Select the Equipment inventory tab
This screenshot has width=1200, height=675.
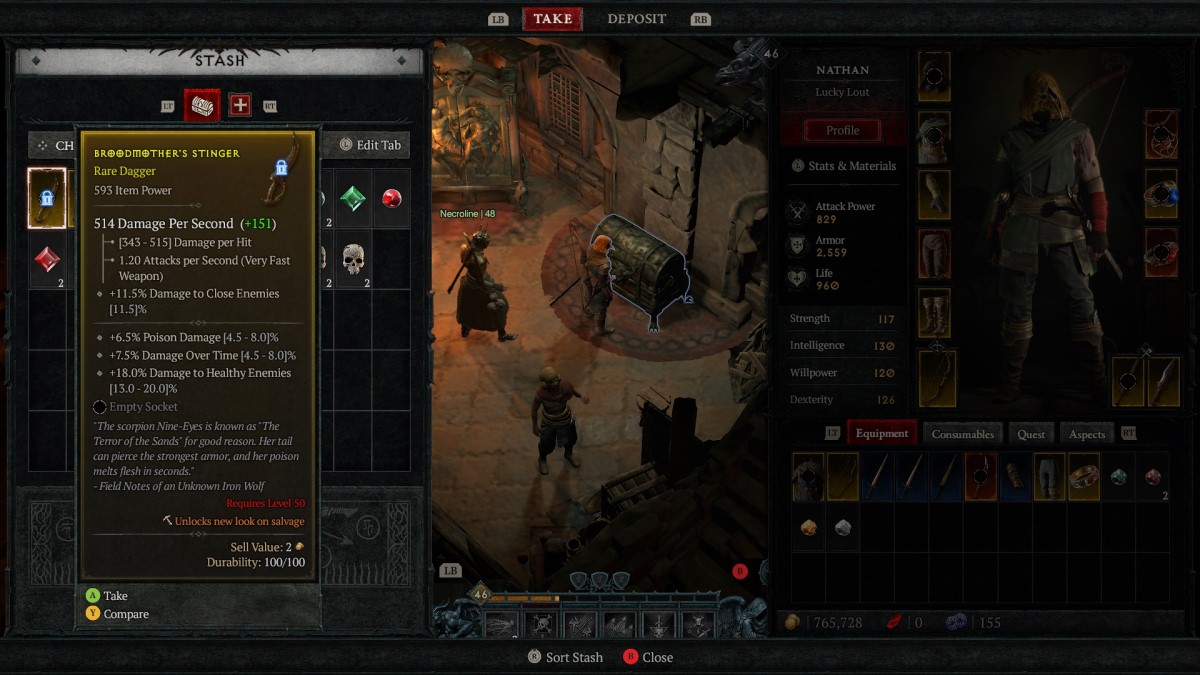click(882, 433)
